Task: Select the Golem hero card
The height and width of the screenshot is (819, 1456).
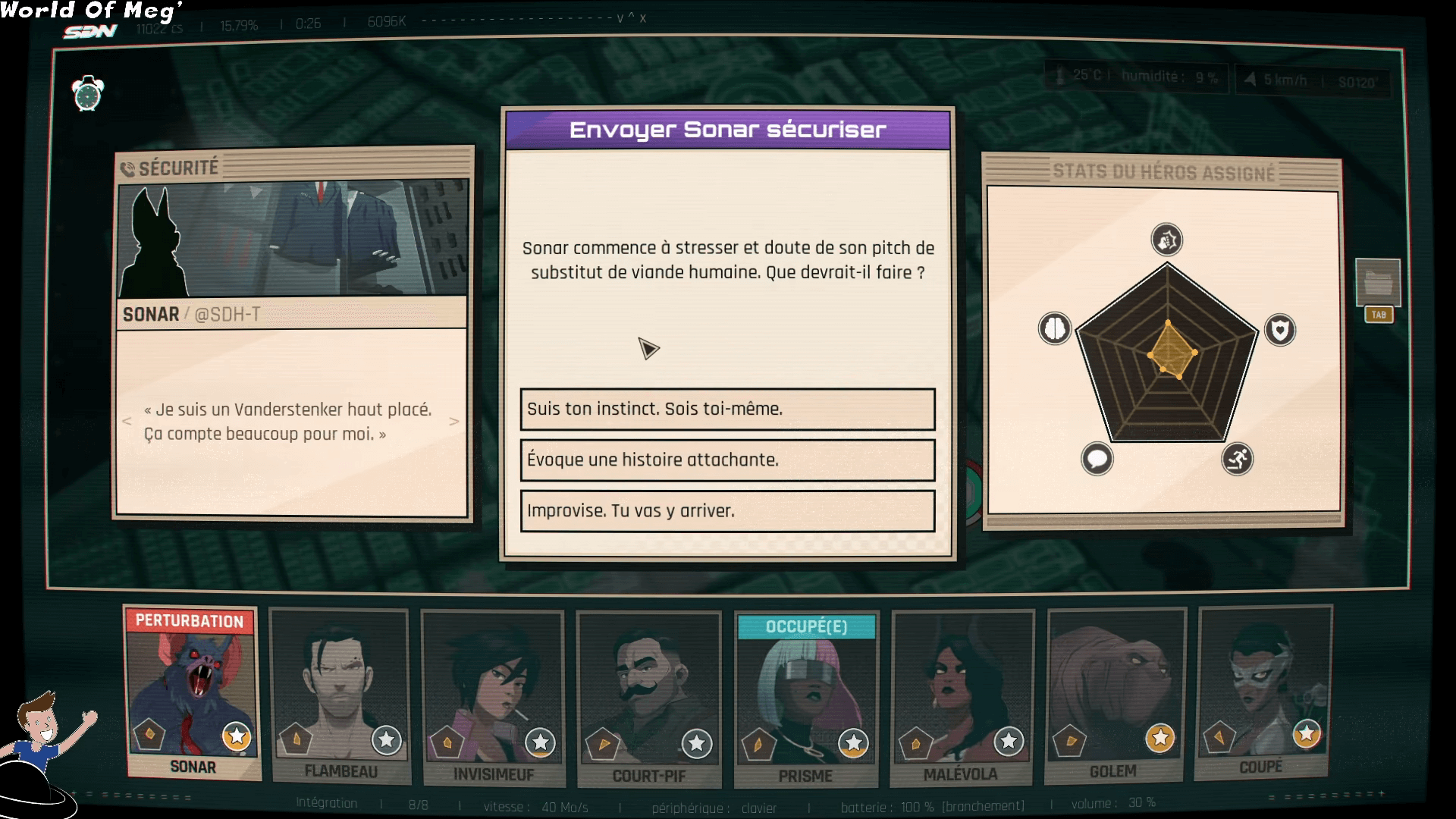Action: 1115,695
